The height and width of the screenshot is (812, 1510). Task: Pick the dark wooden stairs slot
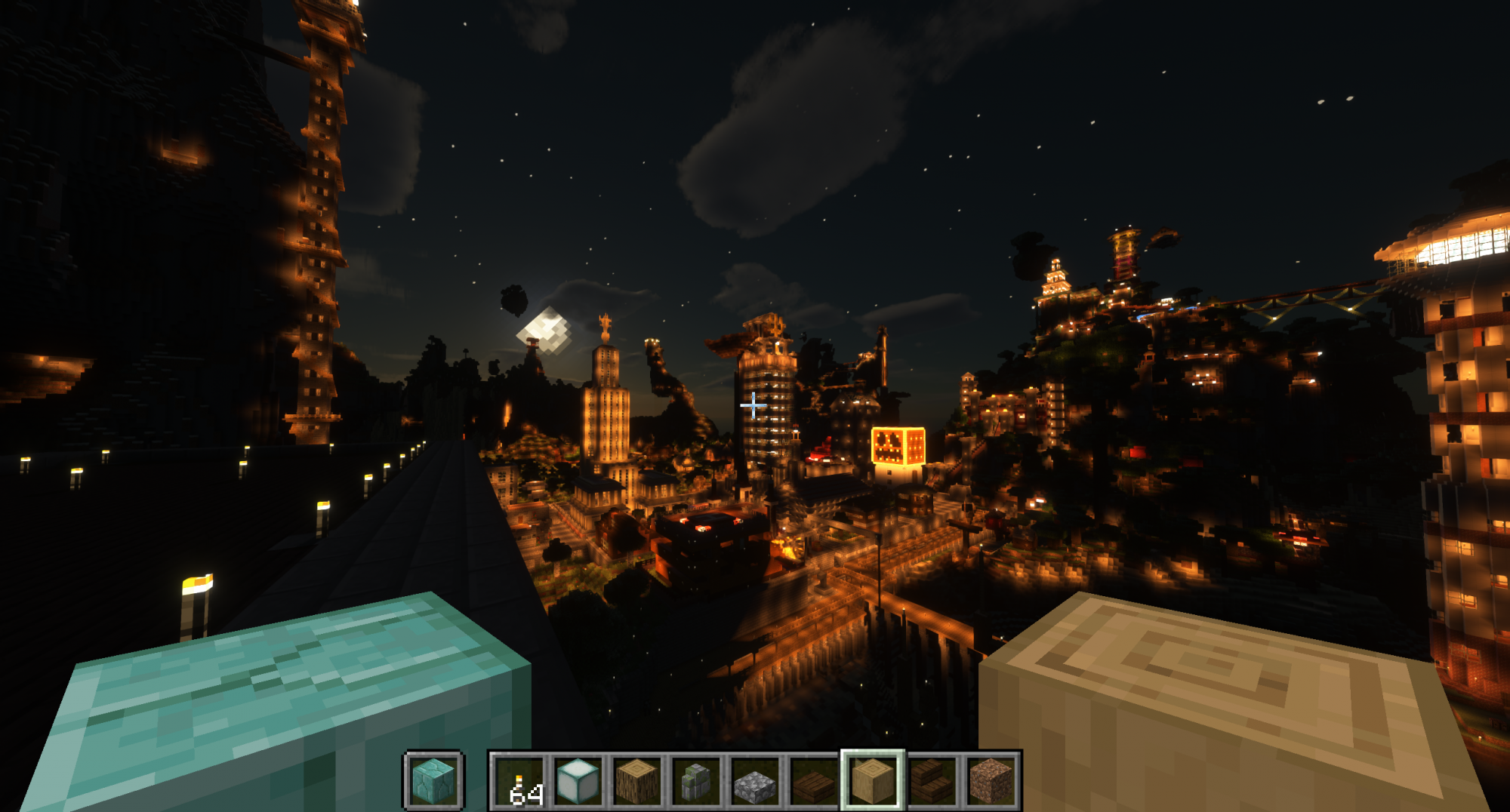932,780
